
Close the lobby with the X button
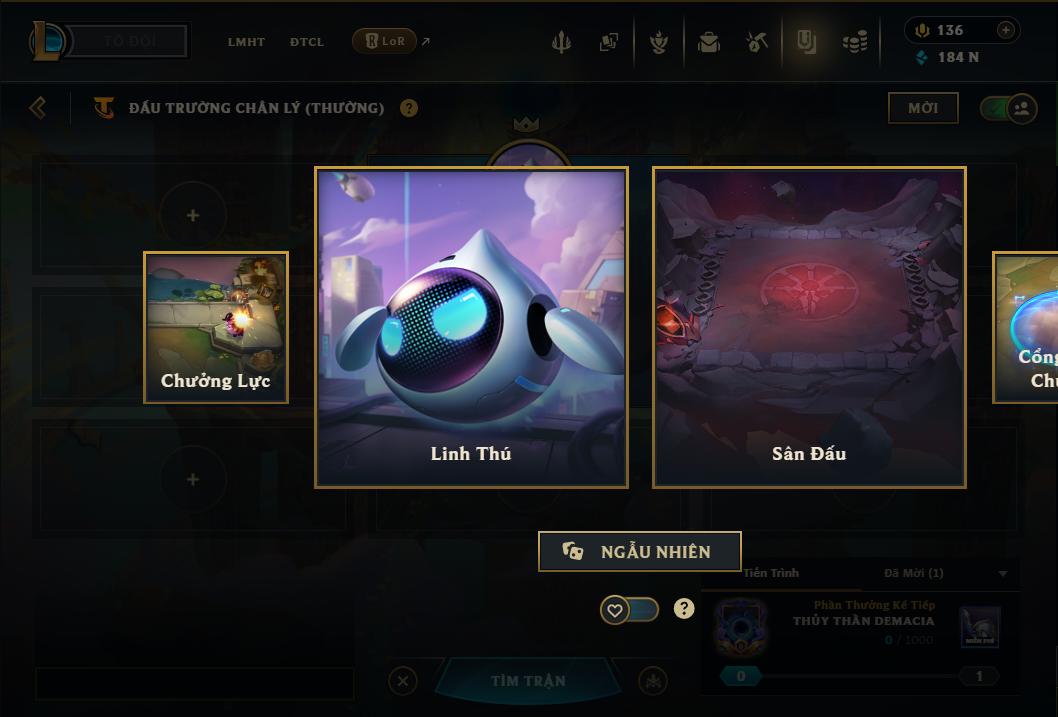[403, 681]
